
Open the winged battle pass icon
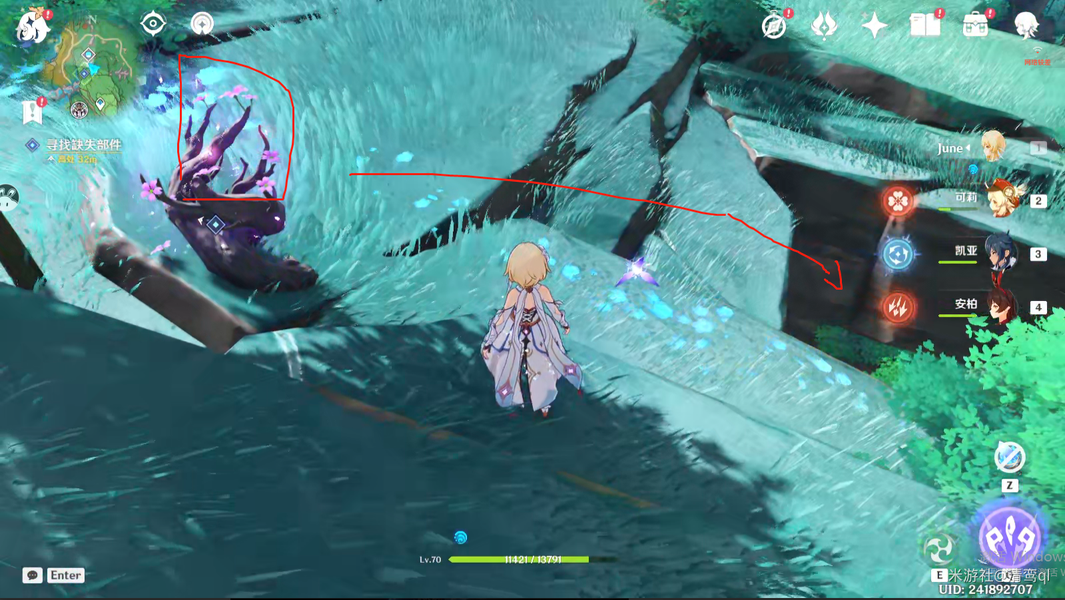[824, 24]
